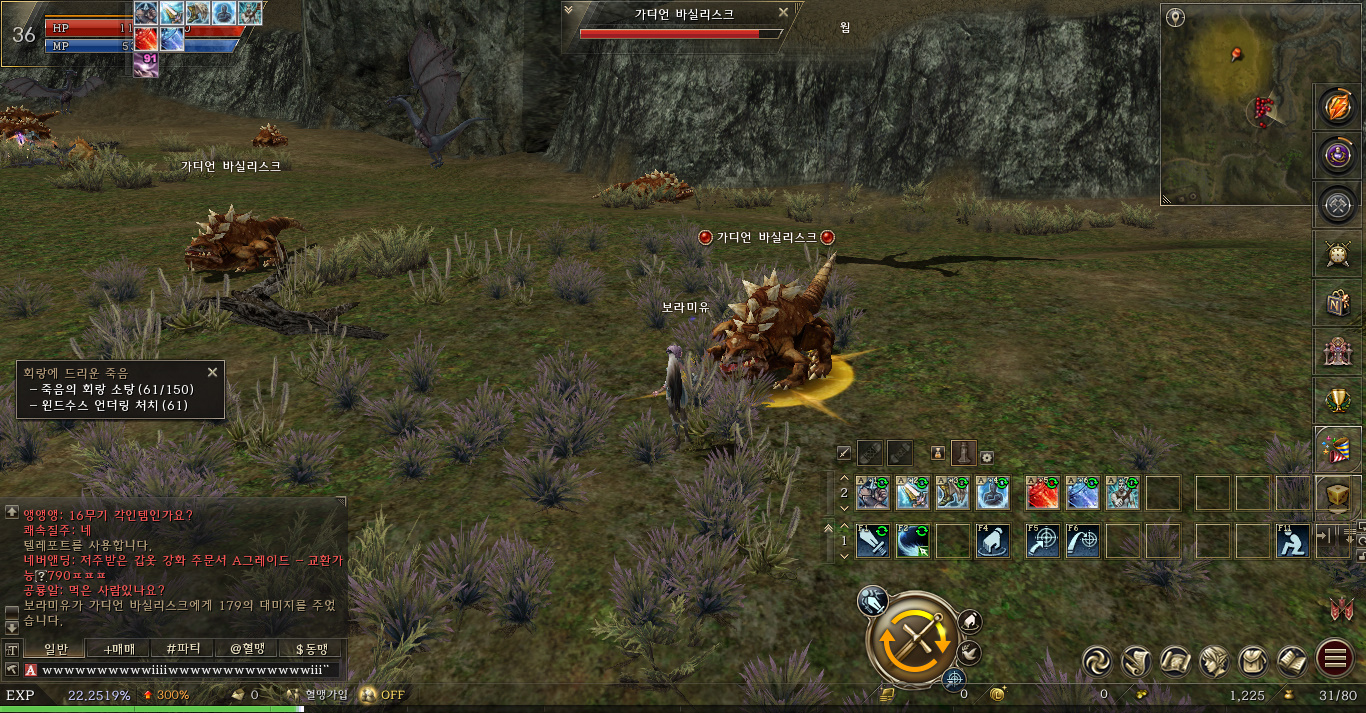
Task: Use the F4 pick-up hand action
Action: 993,541
